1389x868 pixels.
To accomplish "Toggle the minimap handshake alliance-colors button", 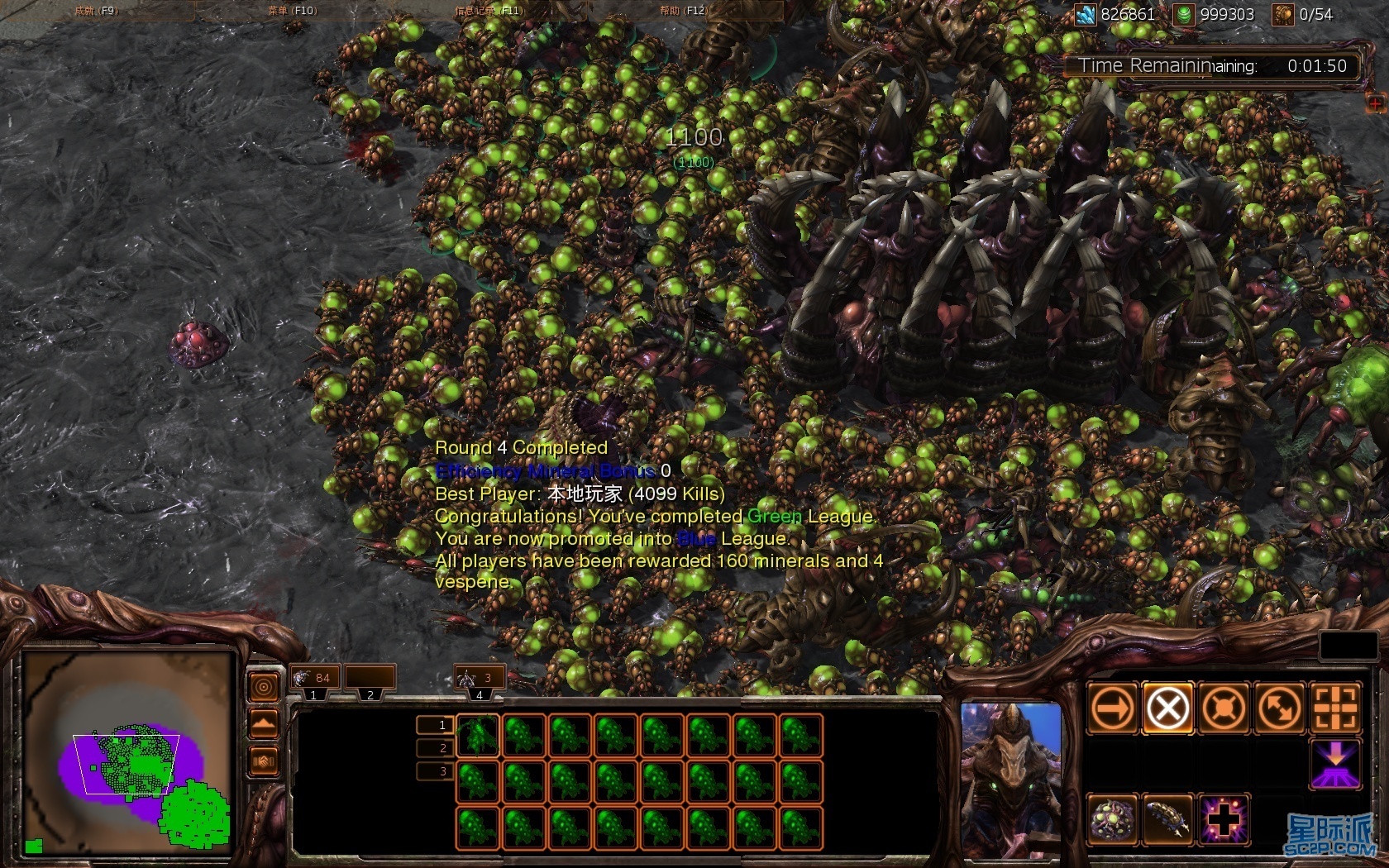I will click(x=264, y=761).
